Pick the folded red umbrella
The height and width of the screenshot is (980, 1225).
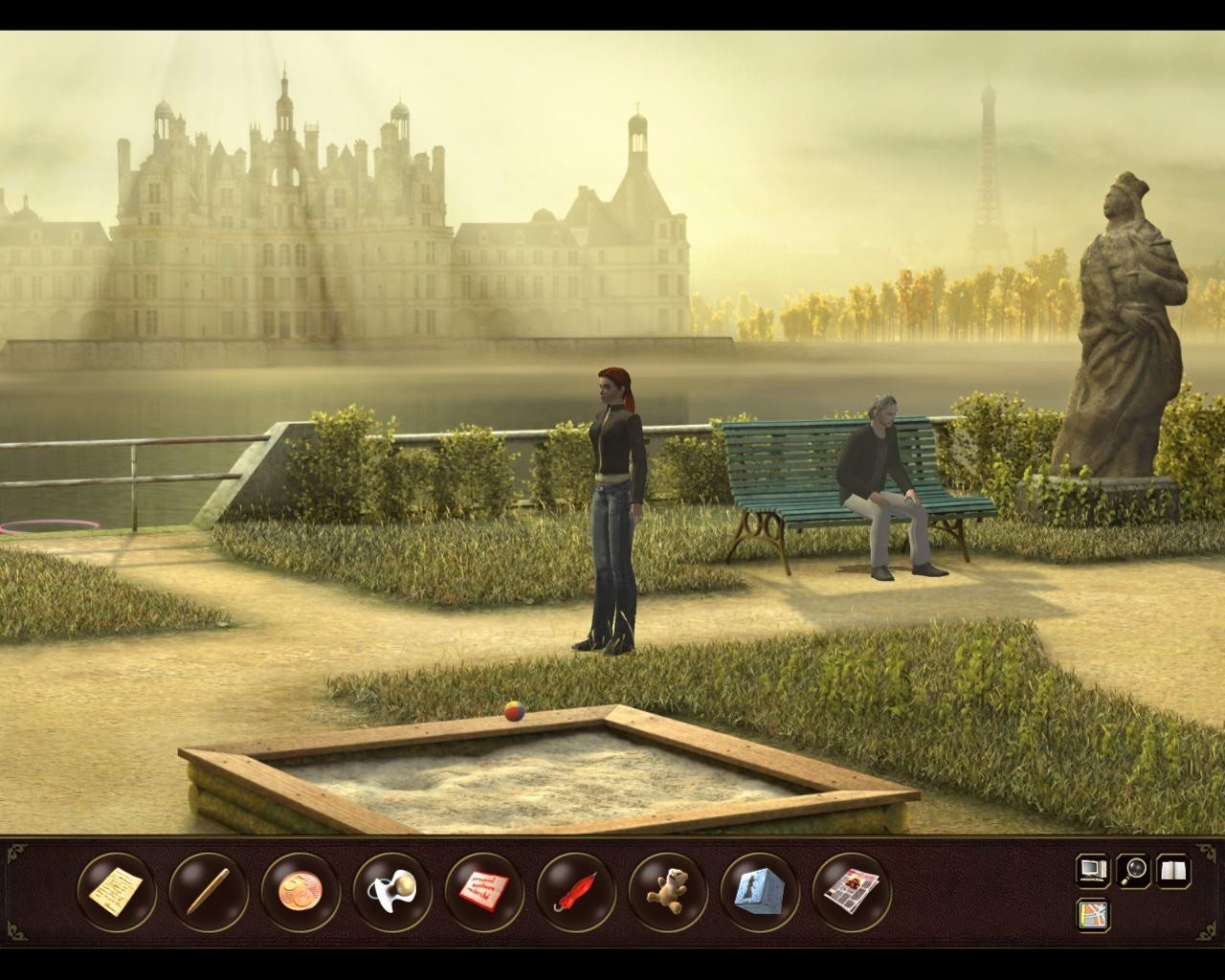(575, 890)
